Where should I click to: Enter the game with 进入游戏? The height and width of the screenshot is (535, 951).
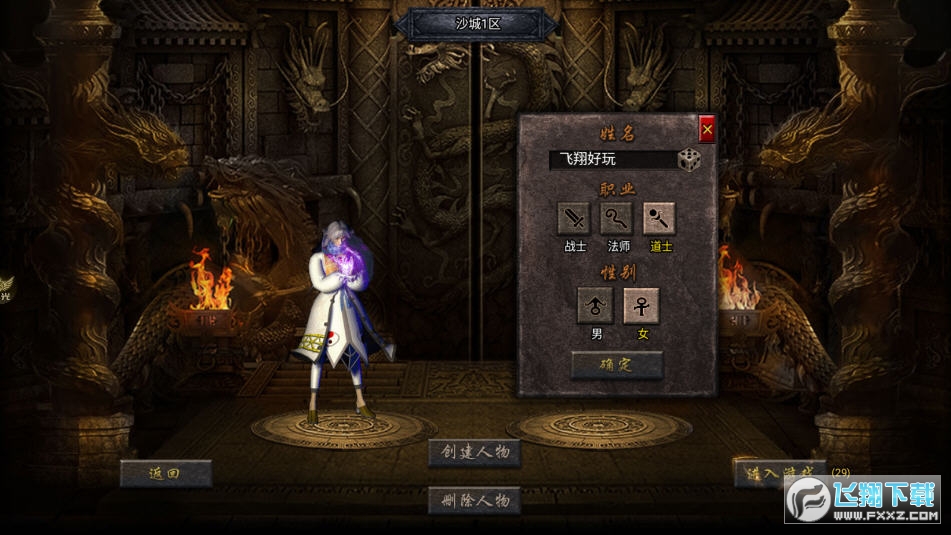coord(778,473)
